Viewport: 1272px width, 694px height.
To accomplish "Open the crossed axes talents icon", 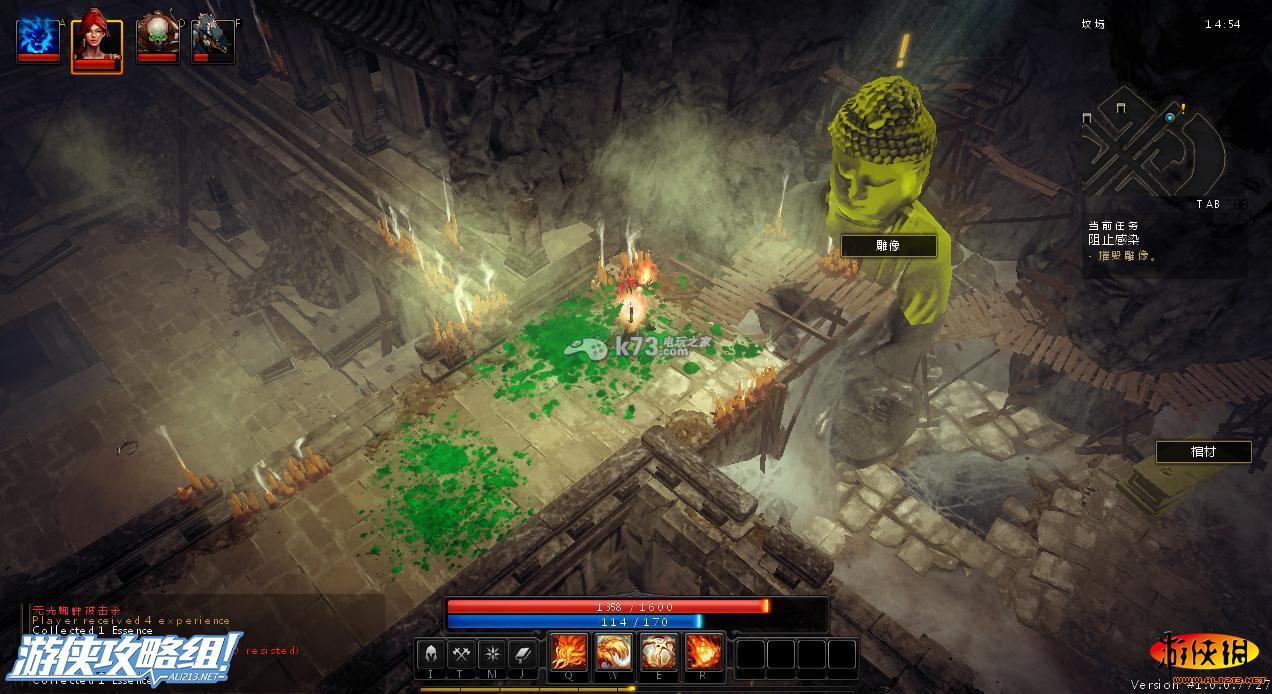I will tap(462, 654).
